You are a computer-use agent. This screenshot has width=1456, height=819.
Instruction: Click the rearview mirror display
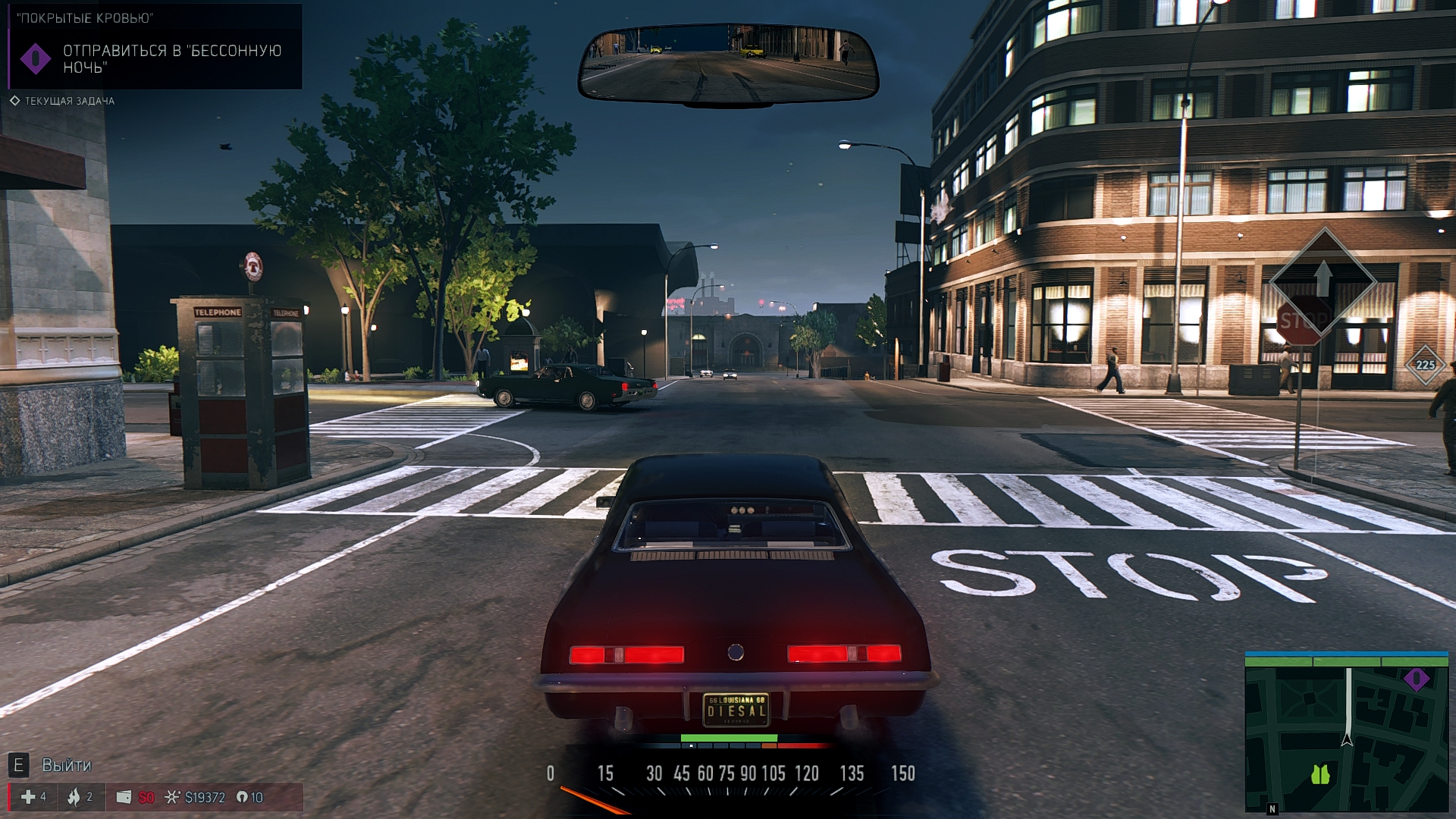pos(727,63)
